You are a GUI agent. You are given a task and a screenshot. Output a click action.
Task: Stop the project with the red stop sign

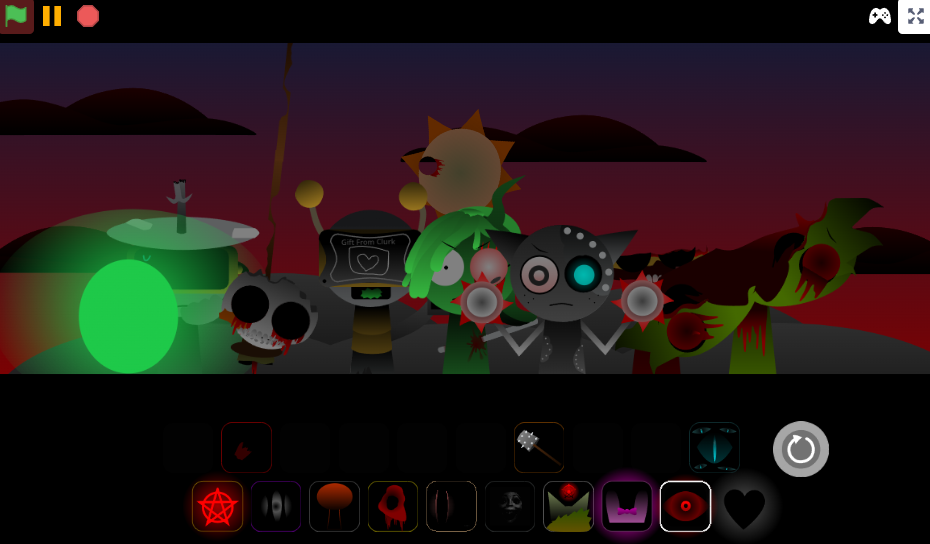88,16
